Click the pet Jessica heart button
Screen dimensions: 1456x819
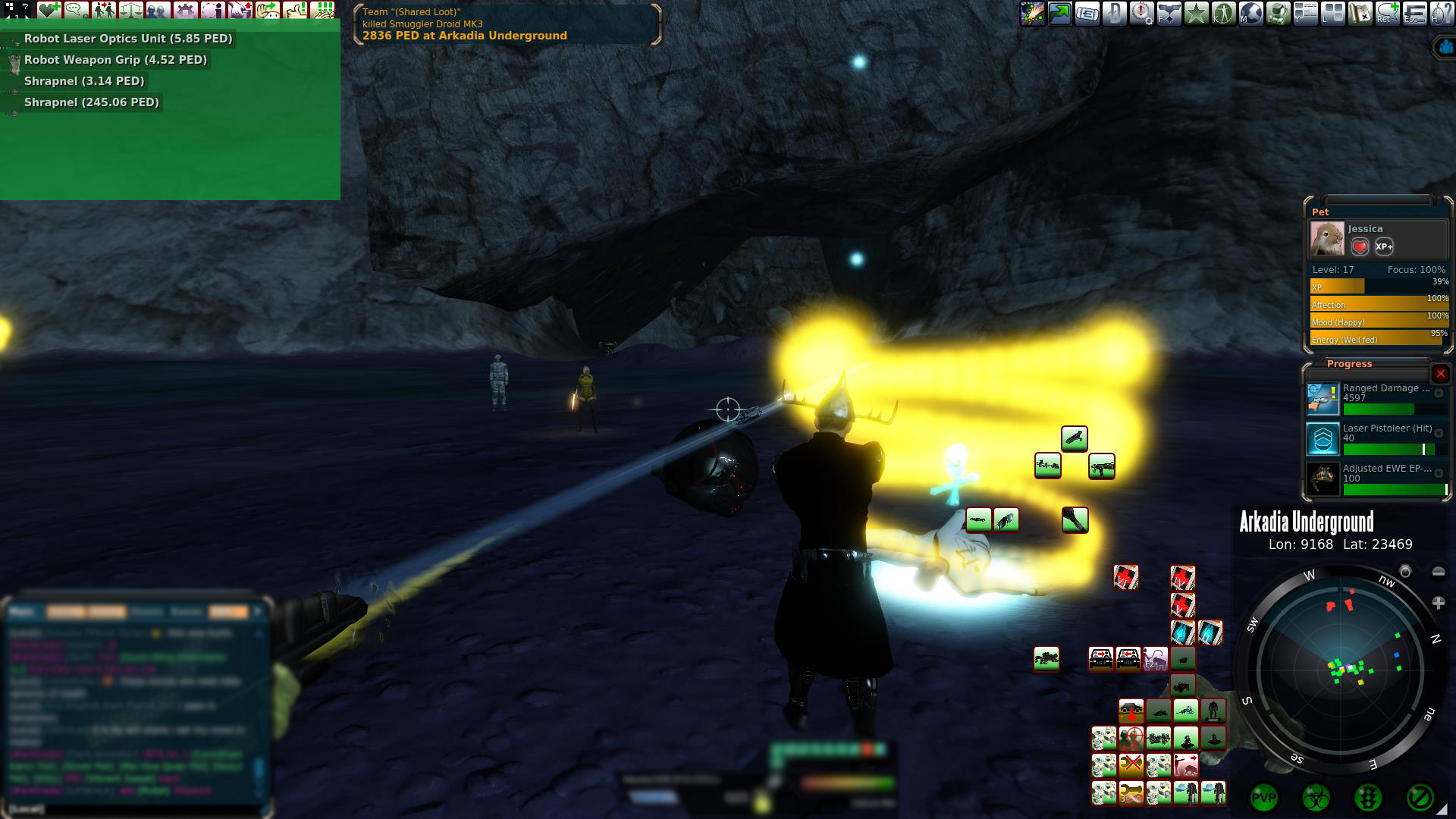pos(1360,246)
